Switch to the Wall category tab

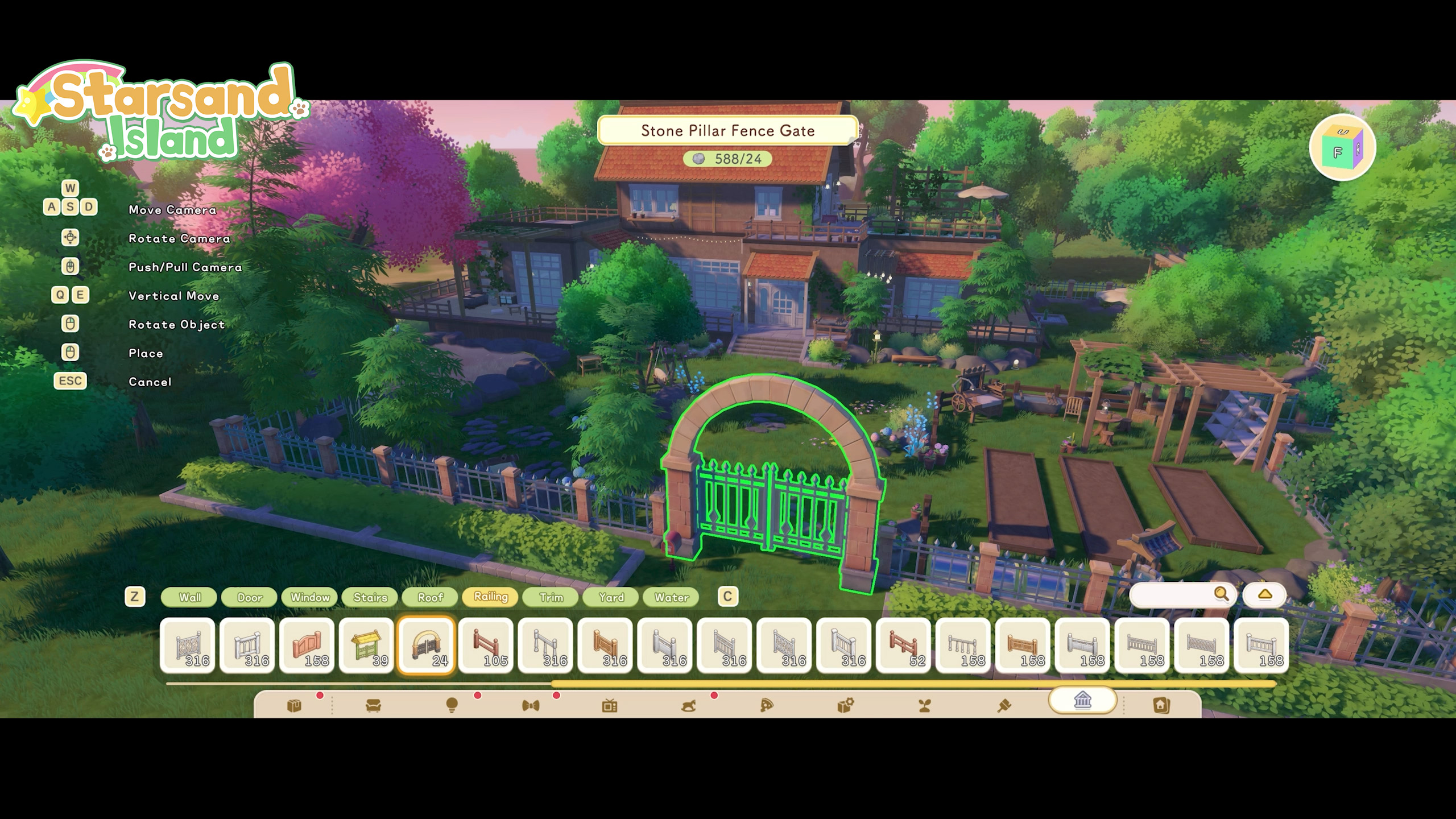point(189,597)
